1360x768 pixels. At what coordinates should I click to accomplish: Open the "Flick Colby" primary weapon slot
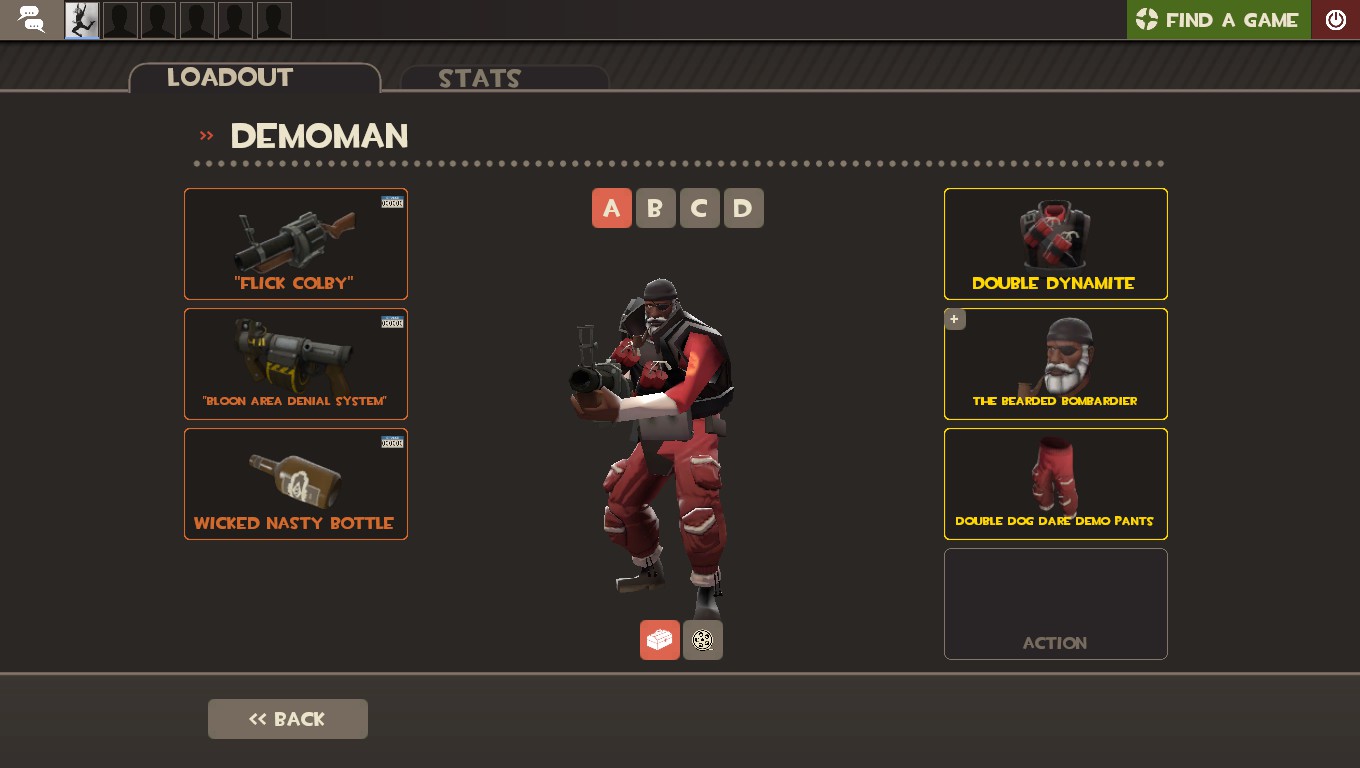[x=295, y=243]
